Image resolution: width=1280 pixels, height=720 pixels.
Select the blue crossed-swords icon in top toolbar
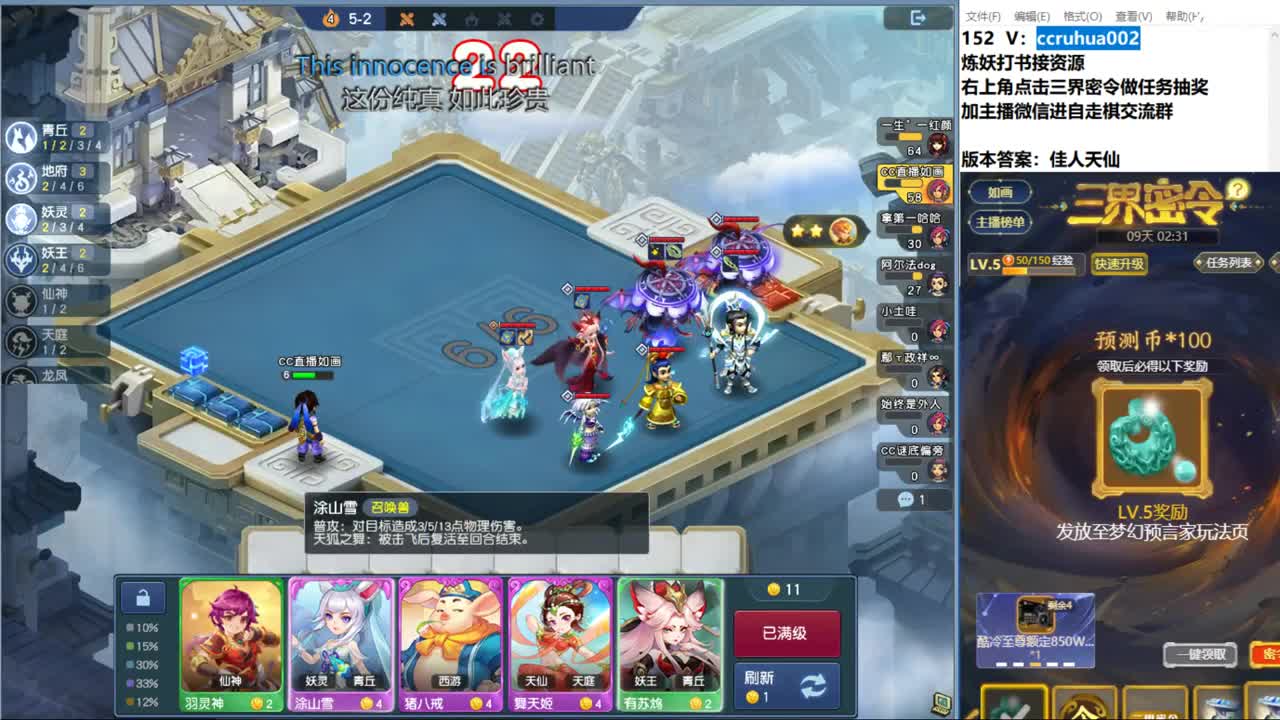point(439,16)
